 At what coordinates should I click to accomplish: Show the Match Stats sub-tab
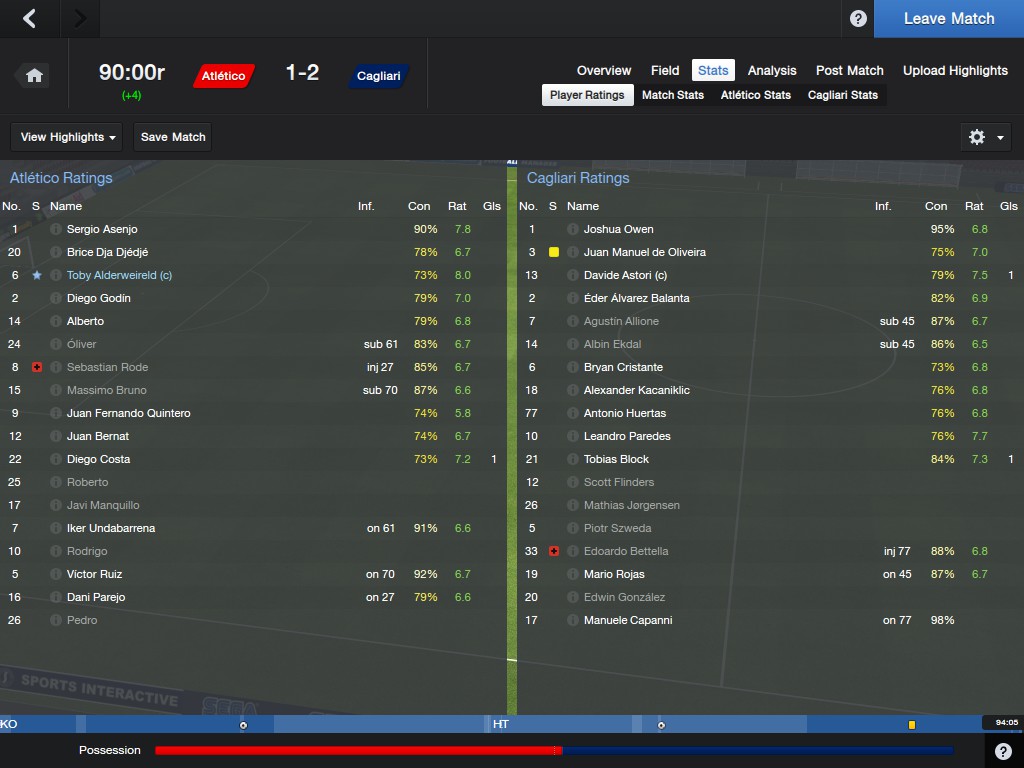pyautogui.click(x=672, y=95)
